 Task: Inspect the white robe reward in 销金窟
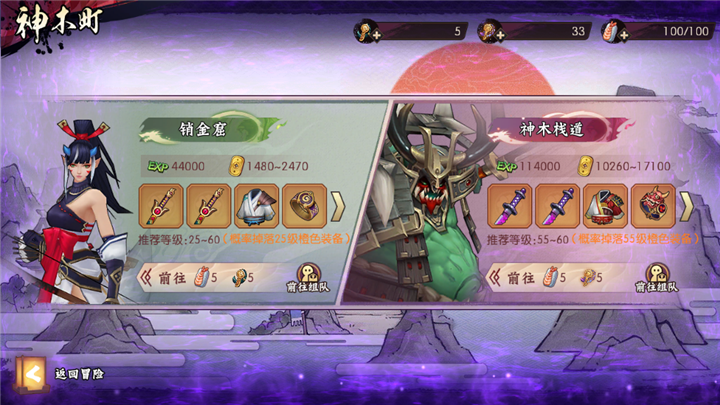coord(256,205)
